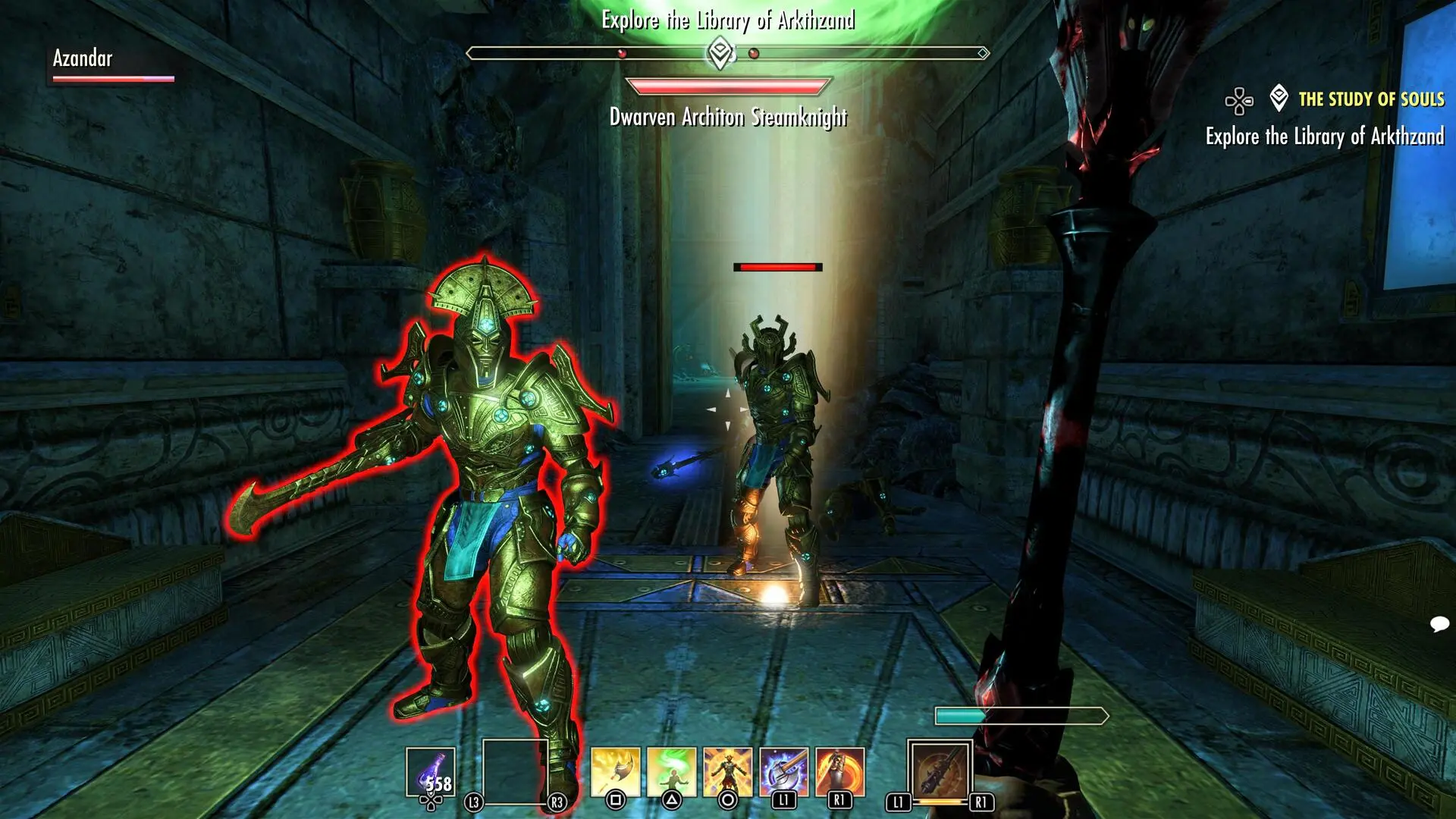1456x819 pixels.
Task: Trigger the fiery orange slash ability
Action: click(x=839, y=772)
